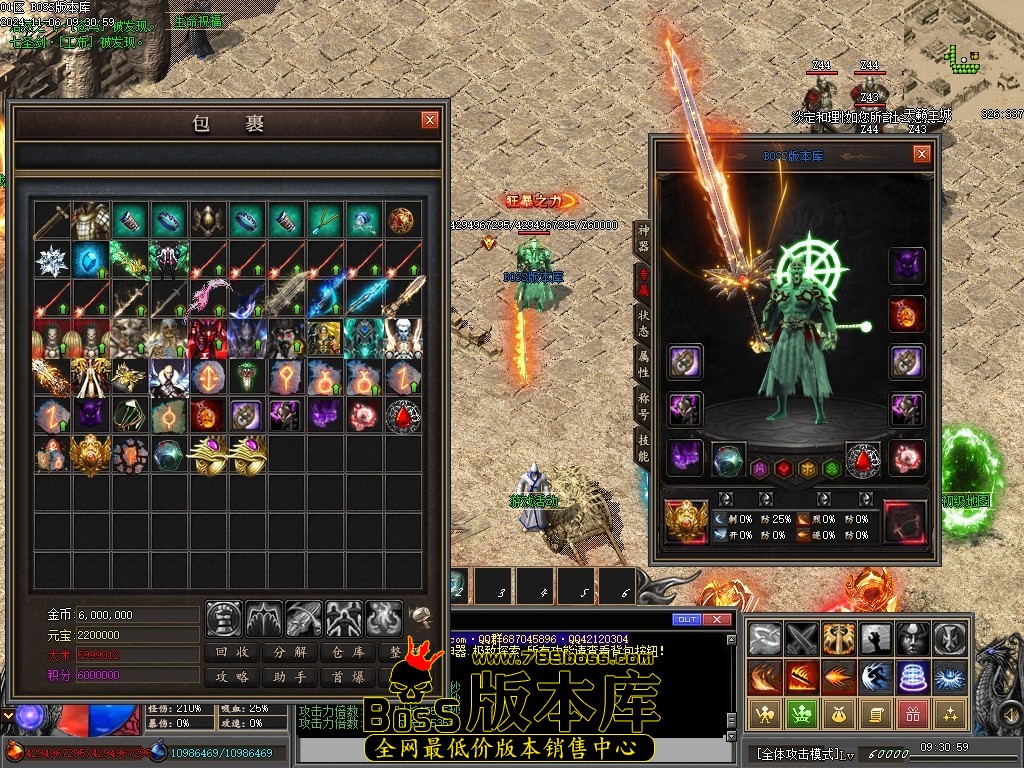The image size is (1024, 768).
Task: Open 分解 item decomposition
Action: tap(290, 652)
